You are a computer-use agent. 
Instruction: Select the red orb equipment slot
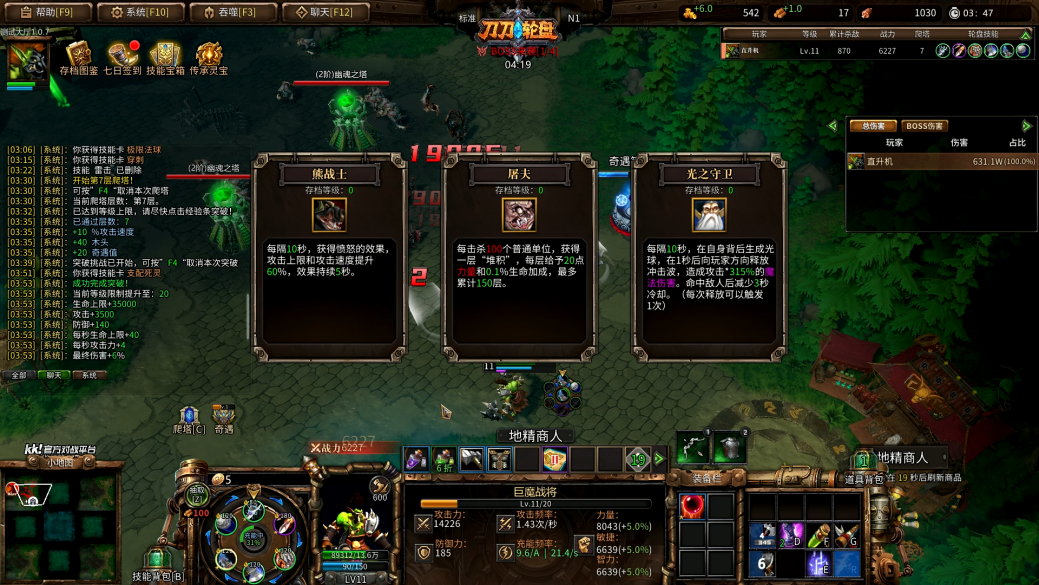[692, 507]
